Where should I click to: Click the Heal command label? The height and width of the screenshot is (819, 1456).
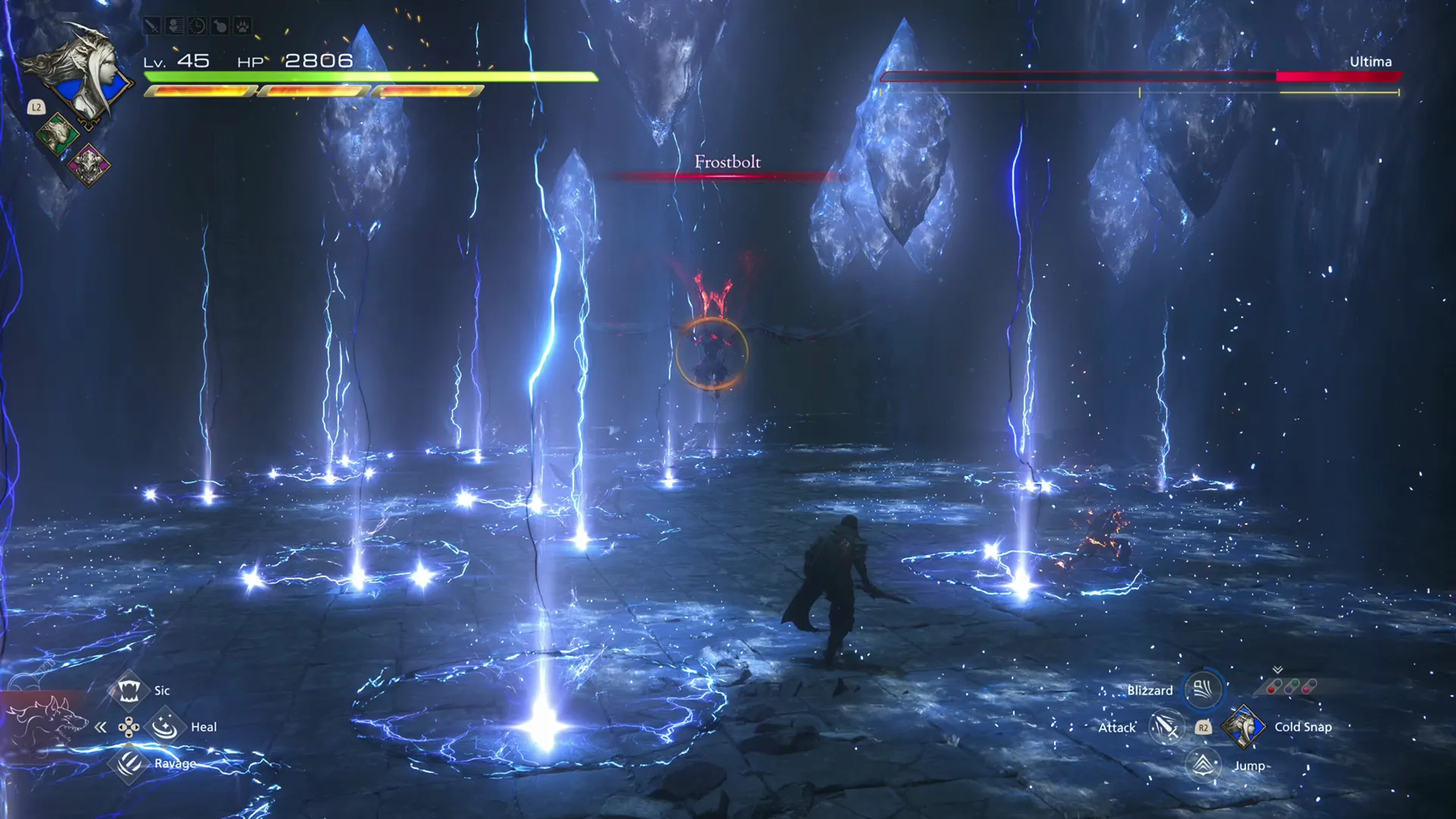204,726
